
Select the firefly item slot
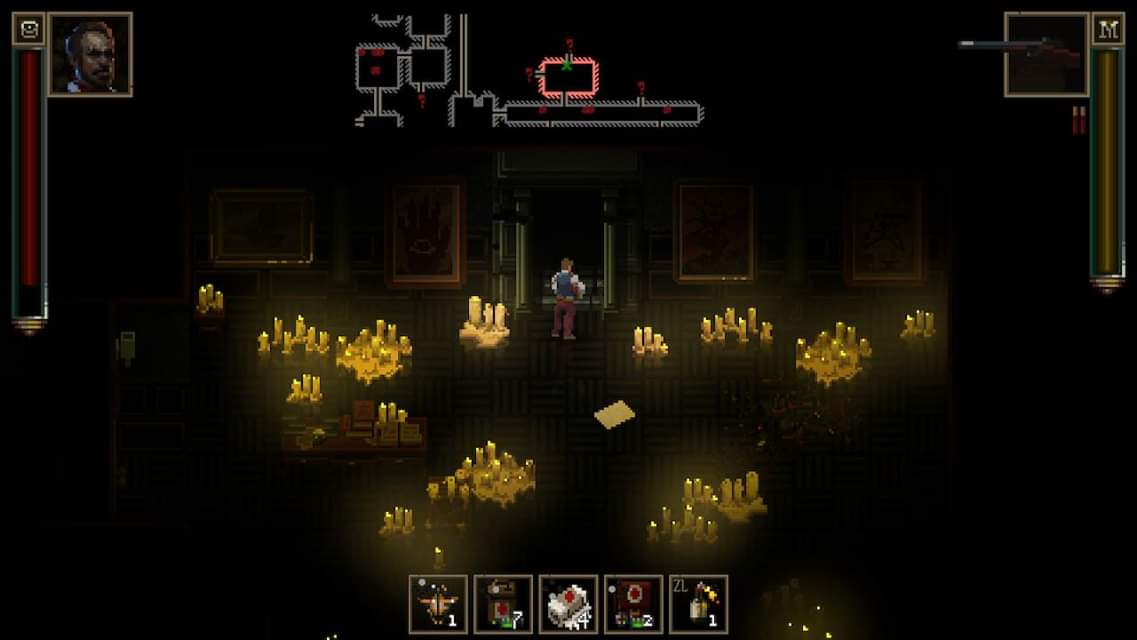[438, 604]
